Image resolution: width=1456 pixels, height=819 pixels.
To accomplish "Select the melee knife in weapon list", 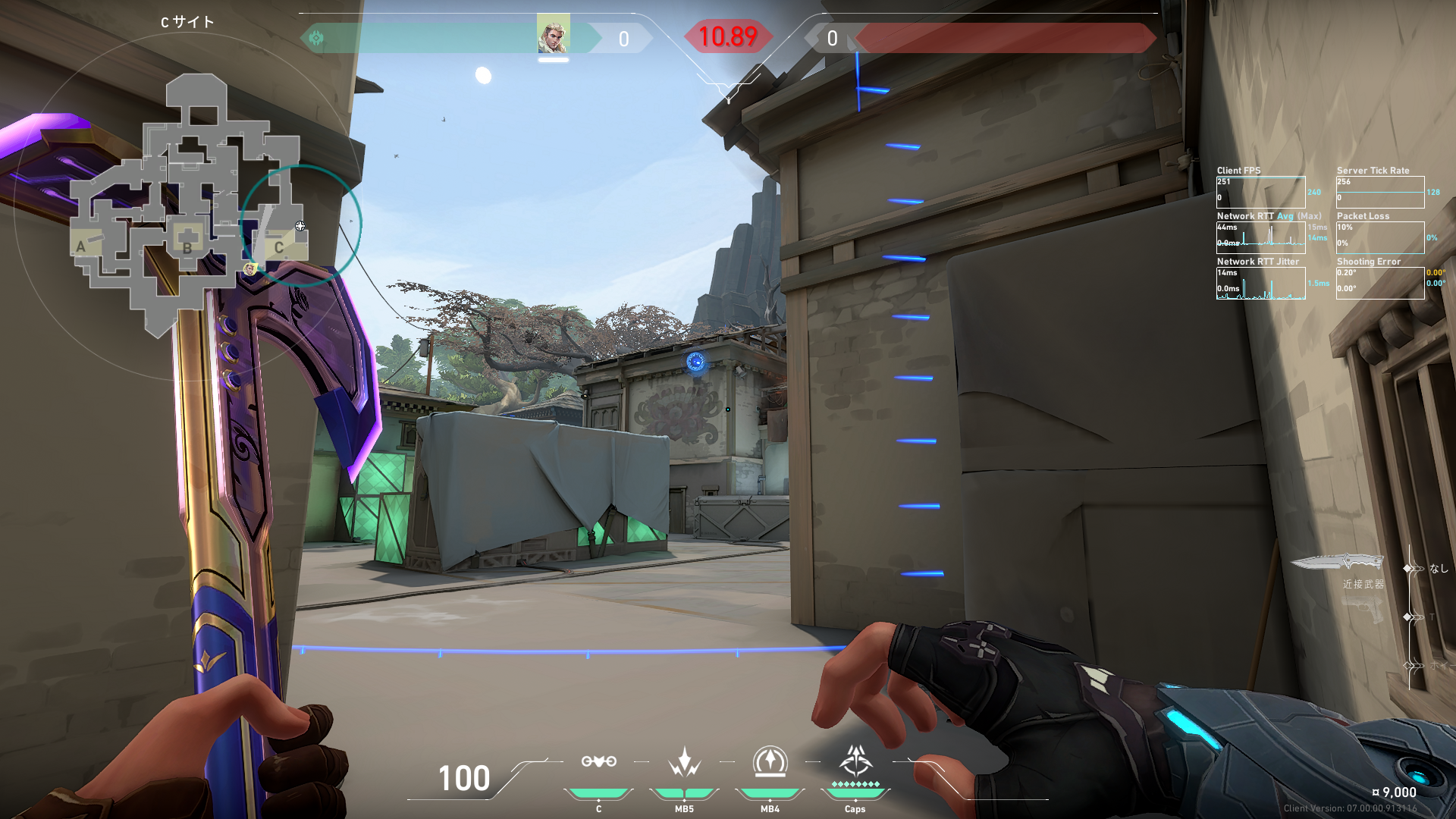I will click(1337, 563).
